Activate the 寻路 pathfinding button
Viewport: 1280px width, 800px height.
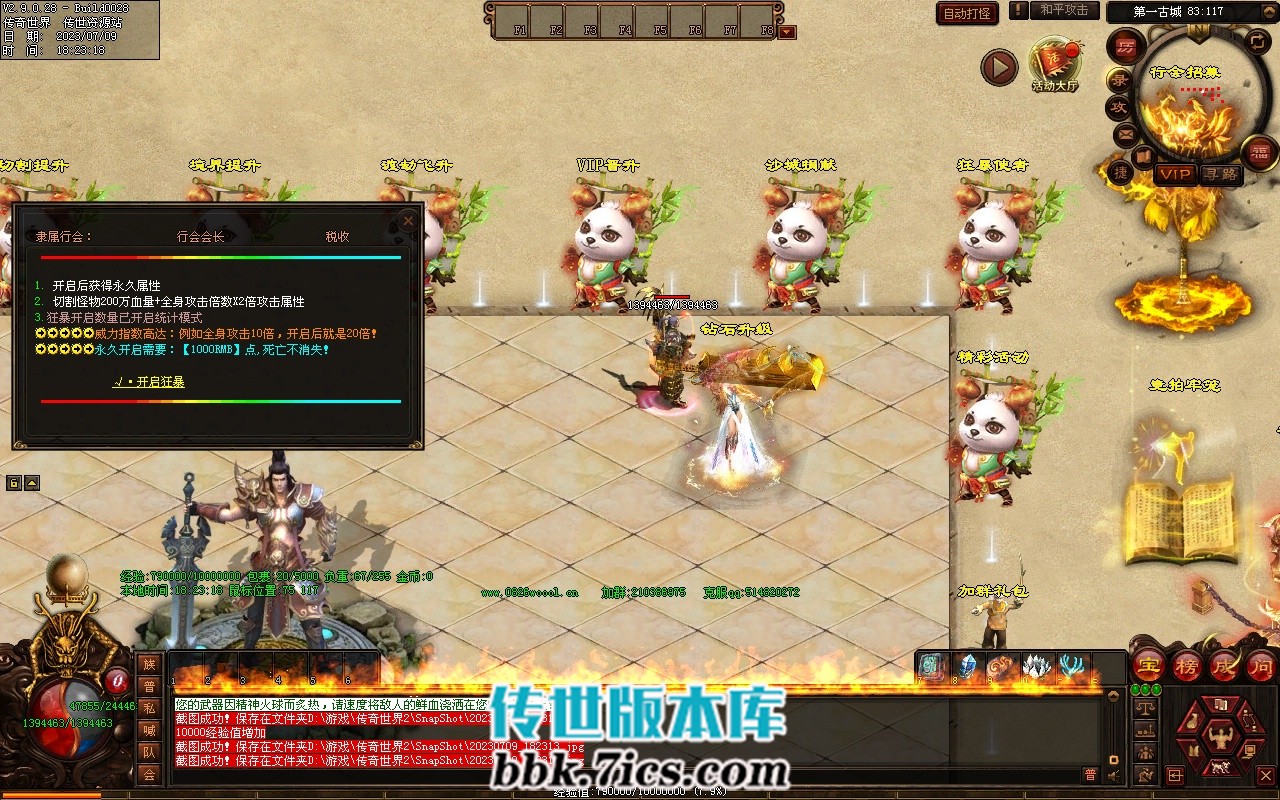click(x=1219, y=174)
